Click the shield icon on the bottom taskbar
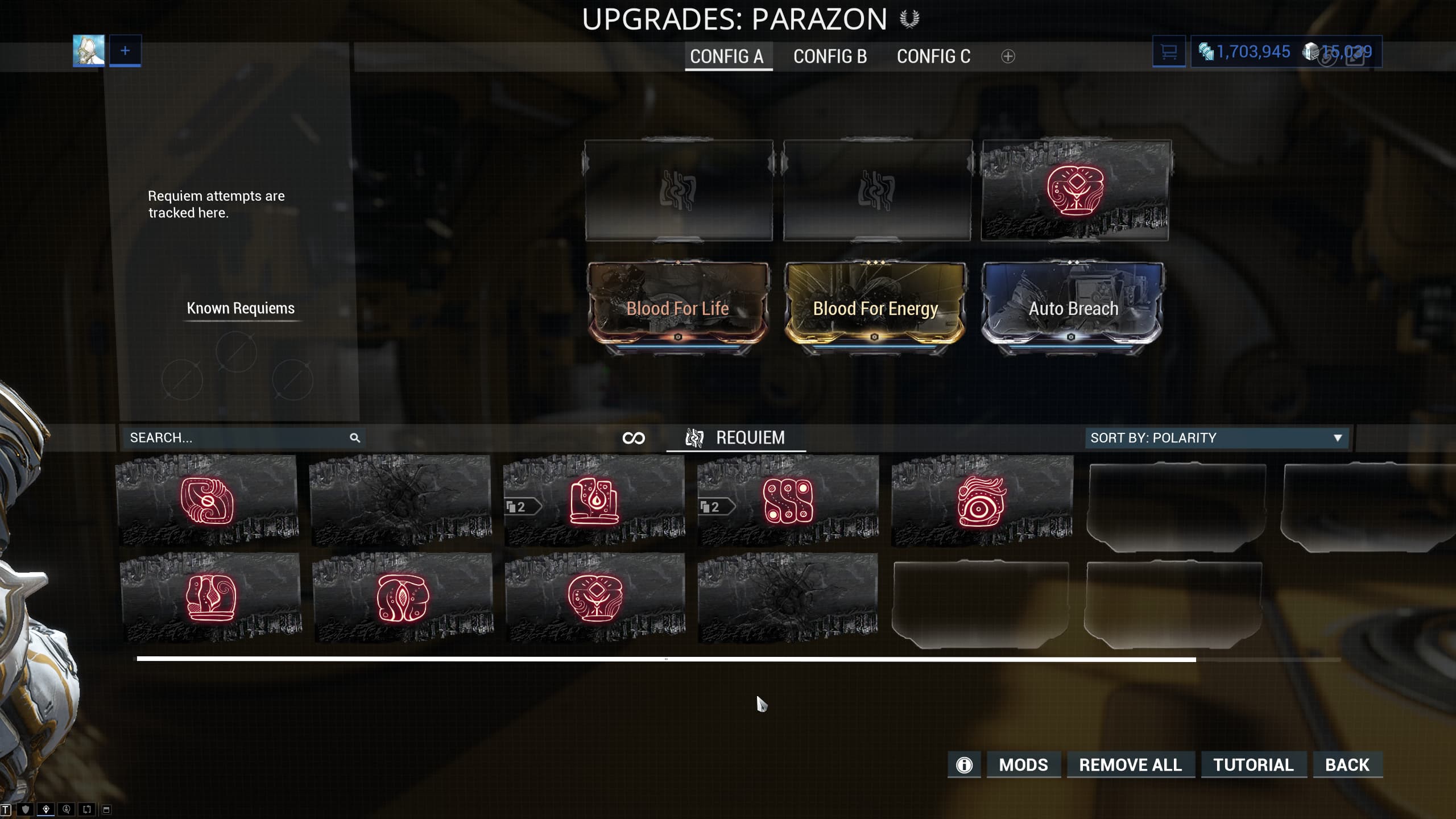This screenshot has height=819, width=1456. 26,808
